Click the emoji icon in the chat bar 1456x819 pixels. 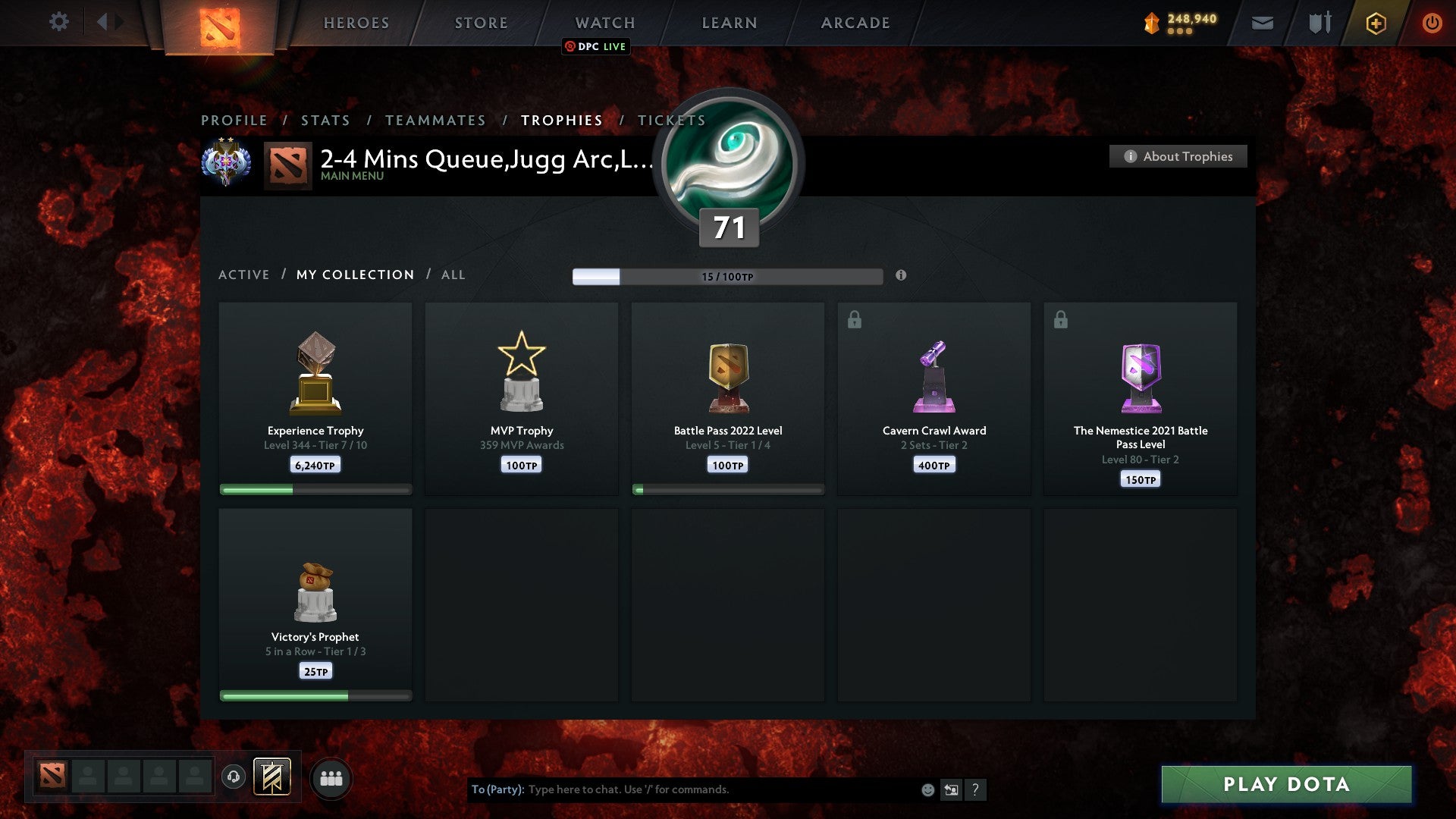927,789
